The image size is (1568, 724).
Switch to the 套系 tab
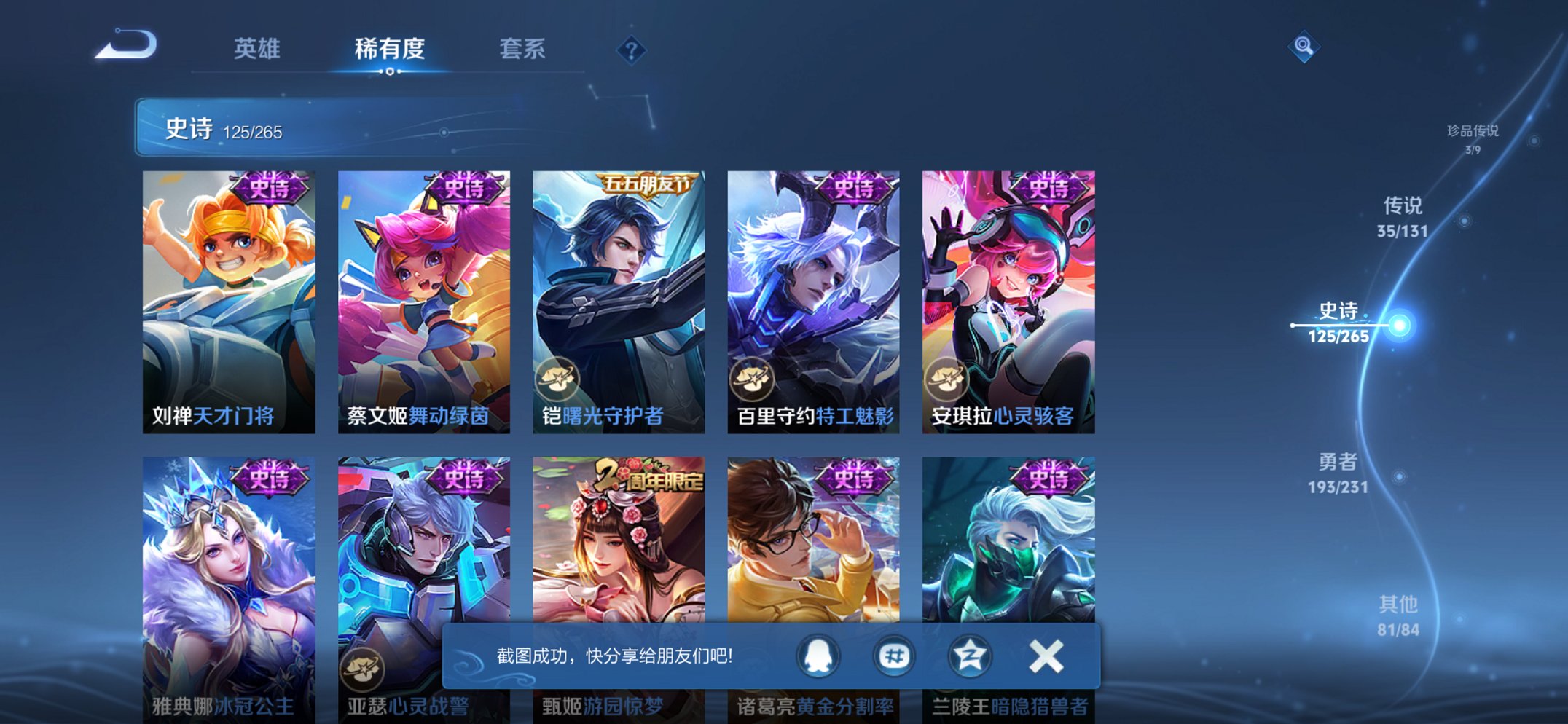click(522, 50)
